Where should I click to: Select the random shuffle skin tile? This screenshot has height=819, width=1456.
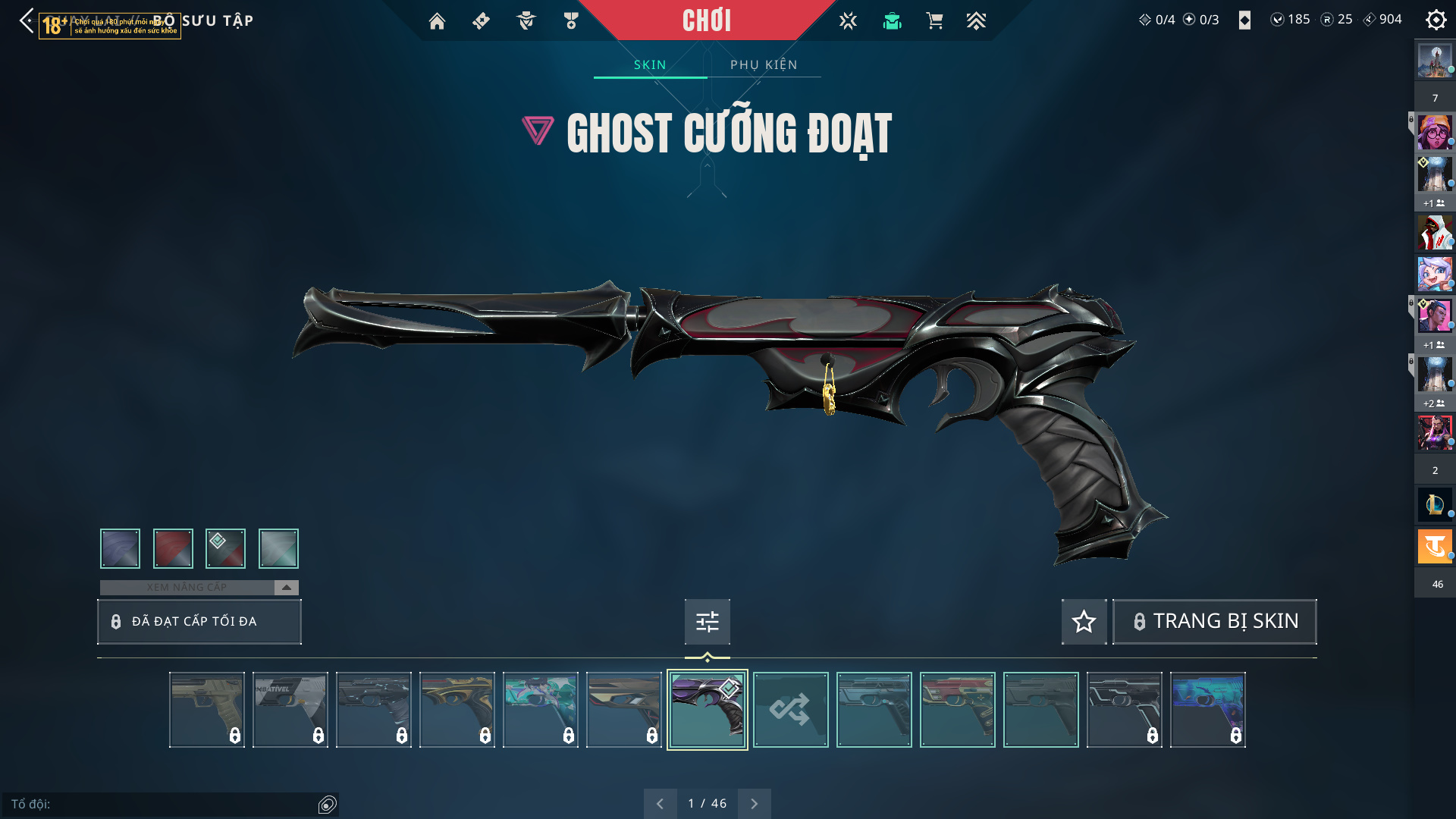pos(790,710)
